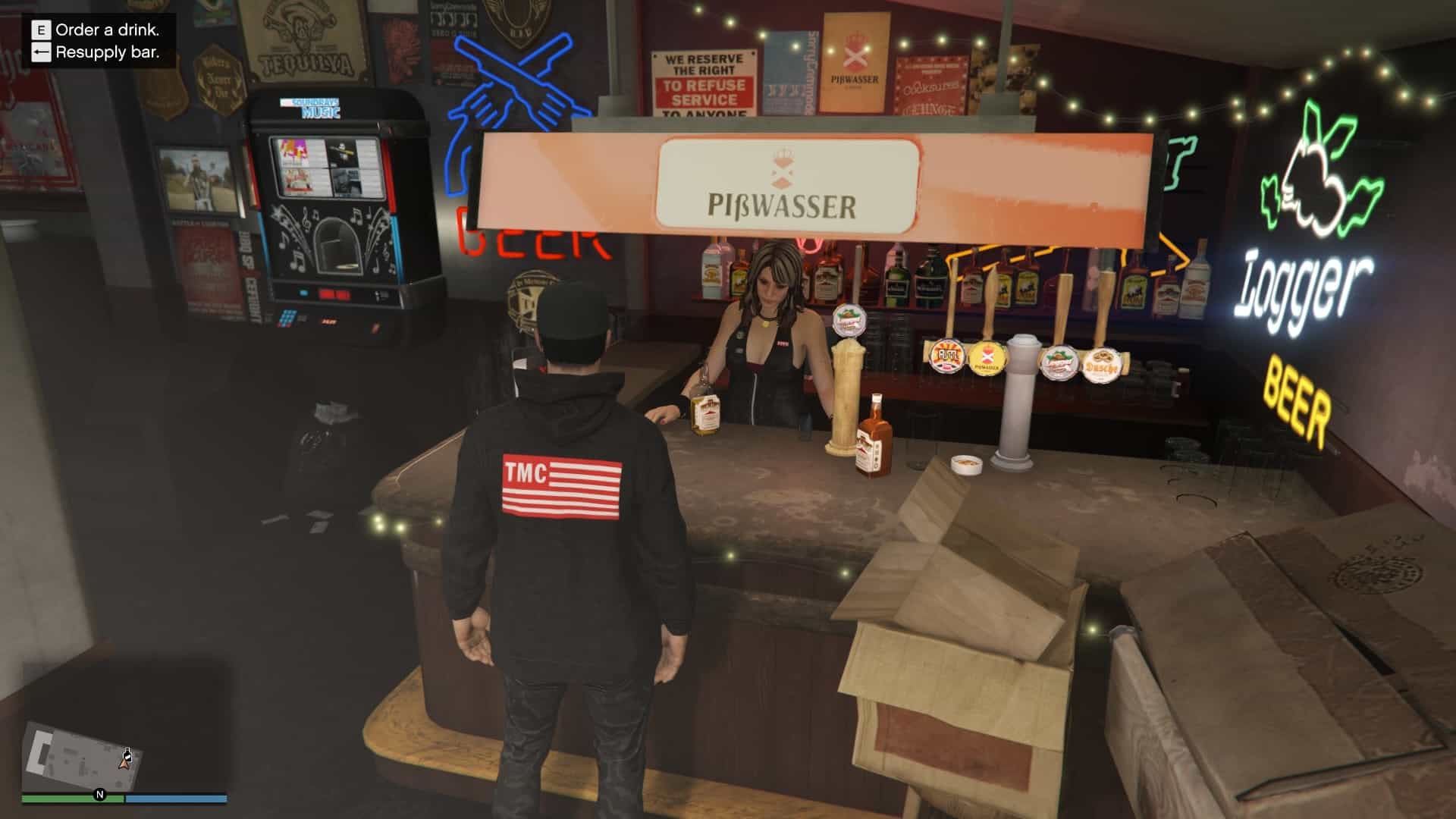Flip to the bottom-left album cover

point(297,180)
